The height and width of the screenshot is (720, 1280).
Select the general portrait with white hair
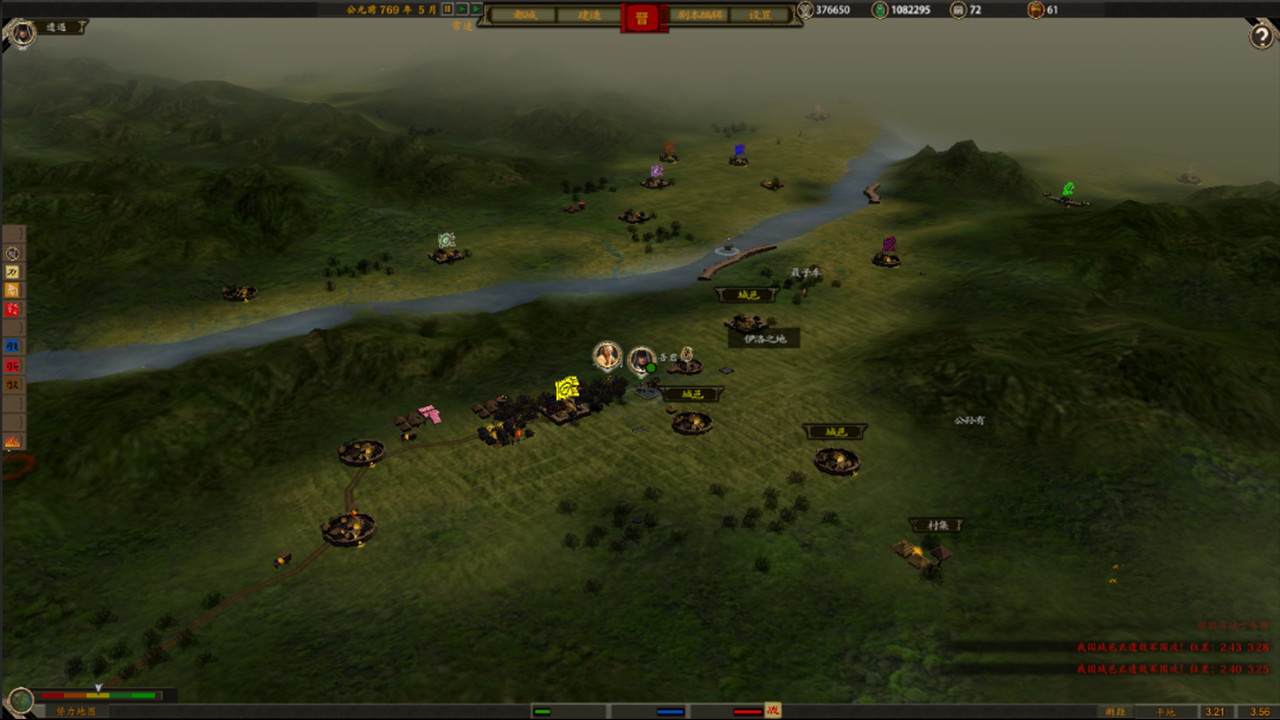607,355
